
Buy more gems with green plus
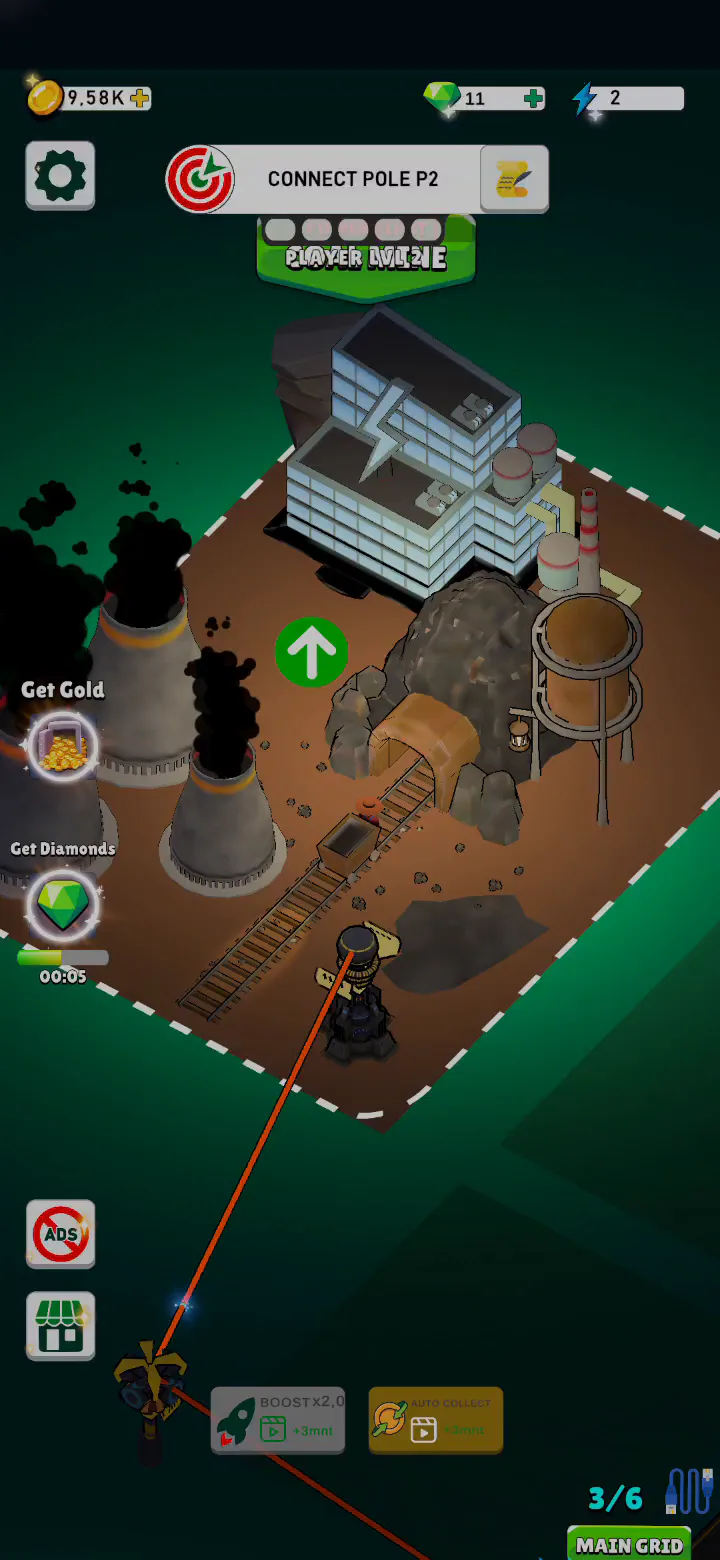pos(533,98)
